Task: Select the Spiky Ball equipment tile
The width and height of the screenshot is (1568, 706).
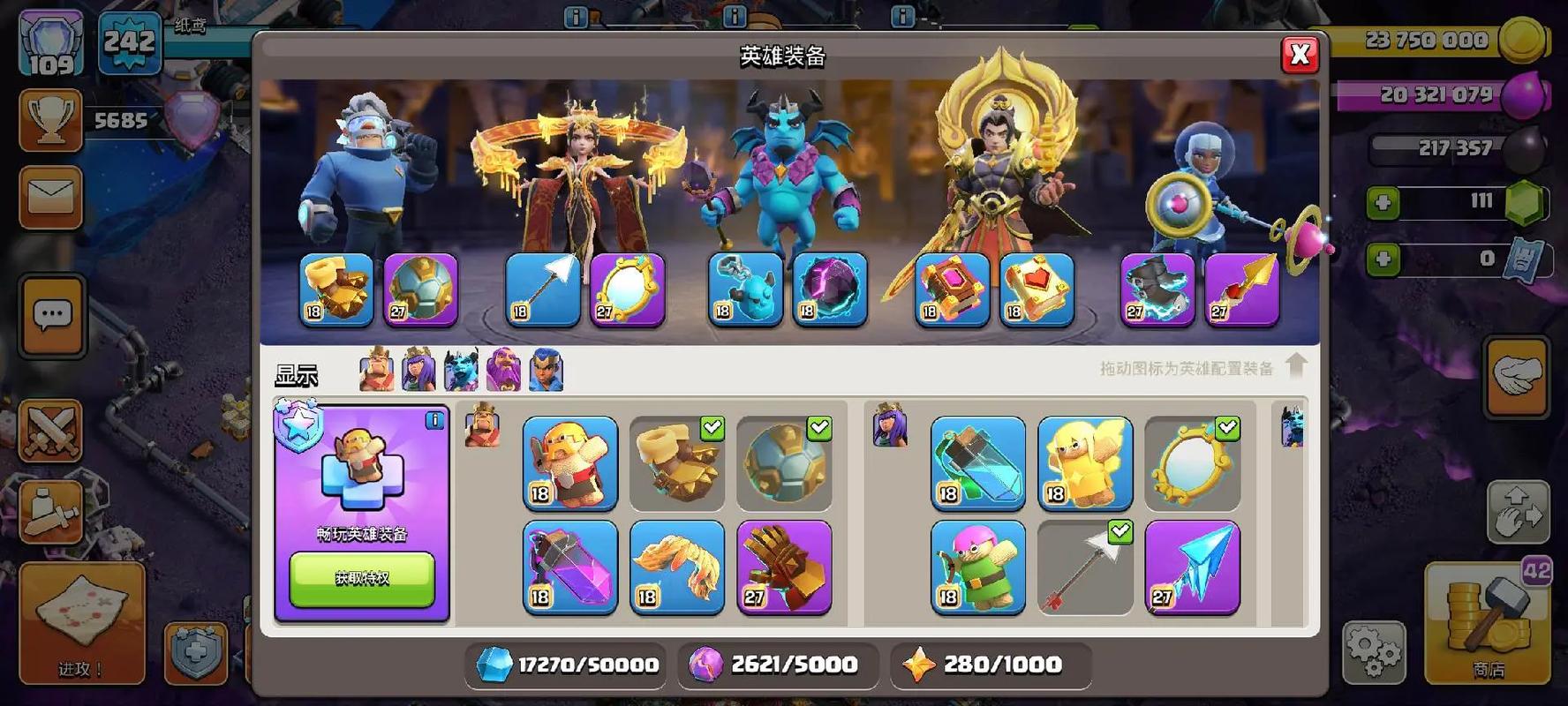Action: click(x=784, y=463)
